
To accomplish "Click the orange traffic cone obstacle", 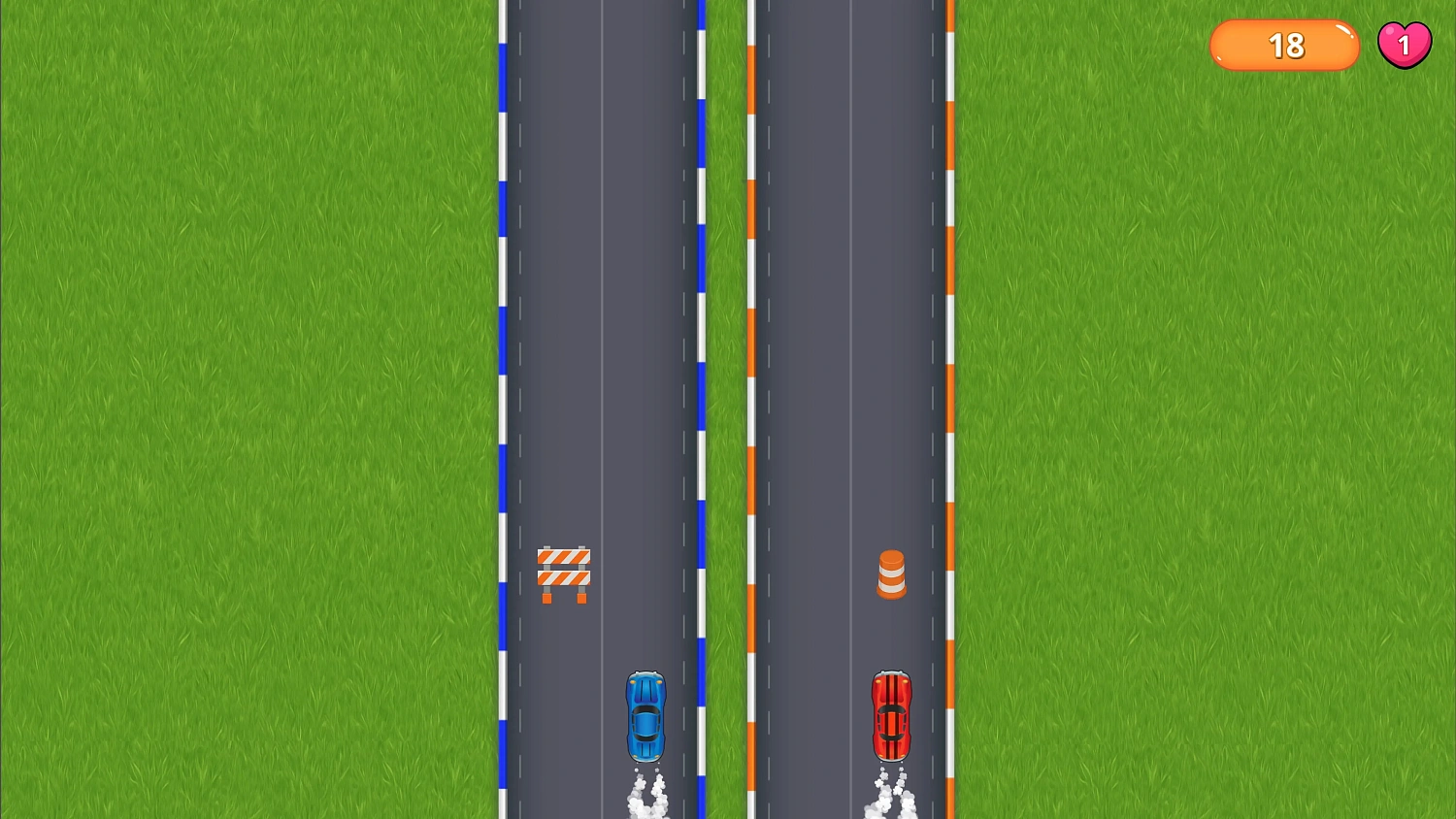I will [x=892, y=572].
